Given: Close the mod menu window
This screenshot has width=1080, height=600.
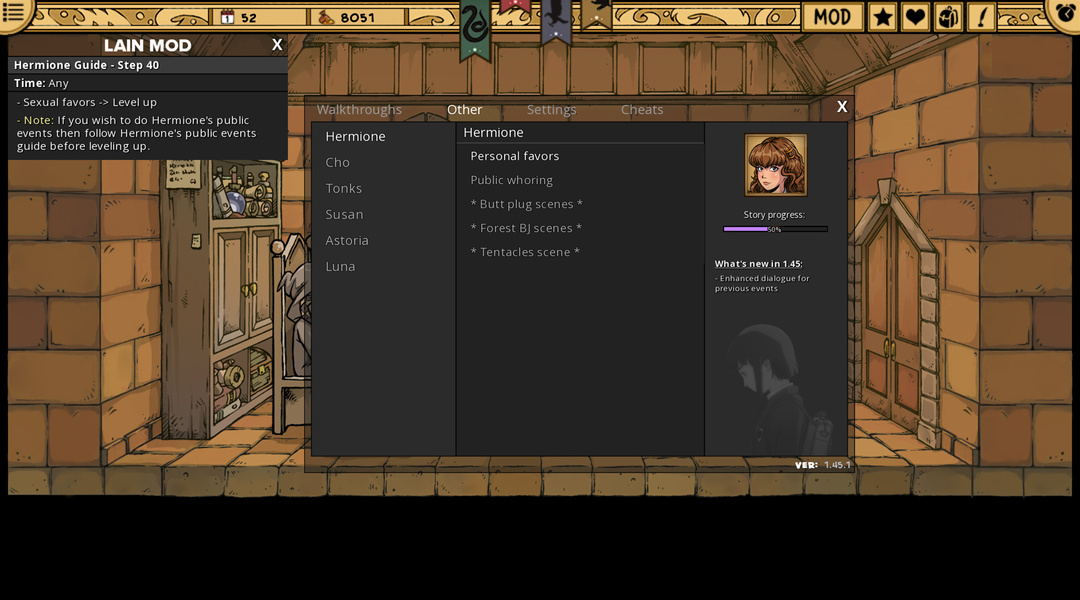Looking at the screenshot, I should pyautogui.click(x=842, y=107).
